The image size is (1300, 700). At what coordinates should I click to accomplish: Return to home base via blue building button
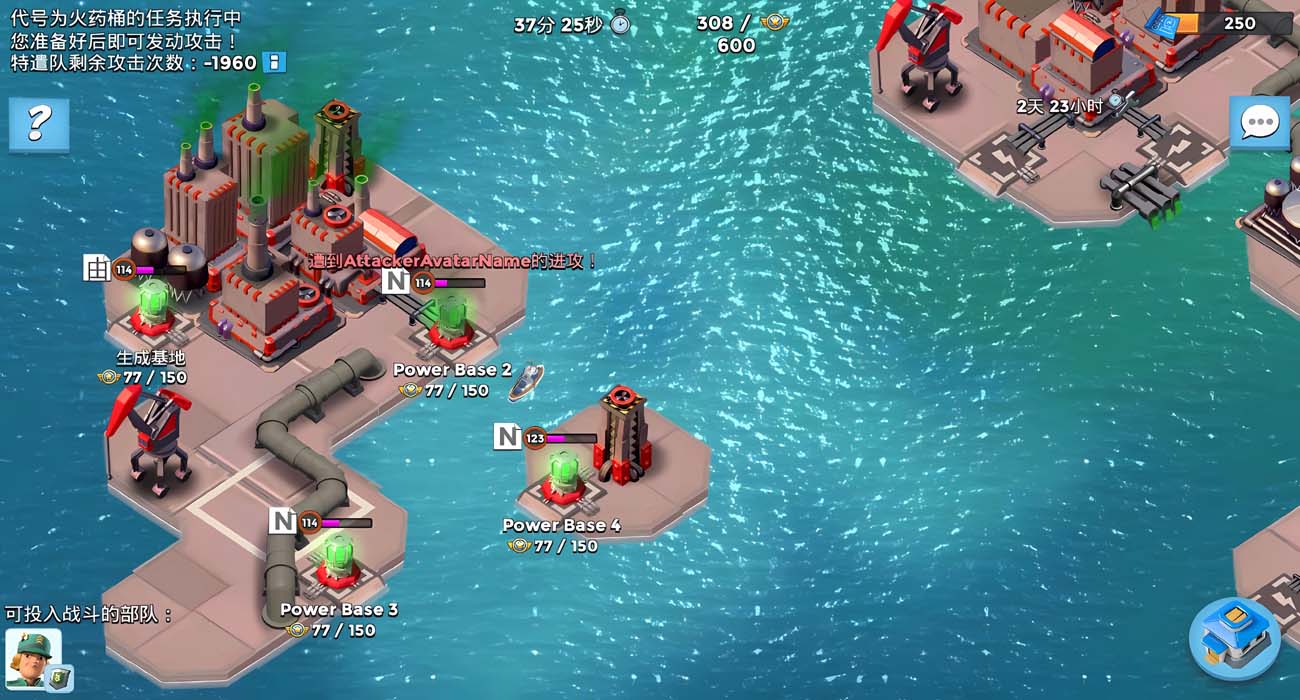point(1234,637)
